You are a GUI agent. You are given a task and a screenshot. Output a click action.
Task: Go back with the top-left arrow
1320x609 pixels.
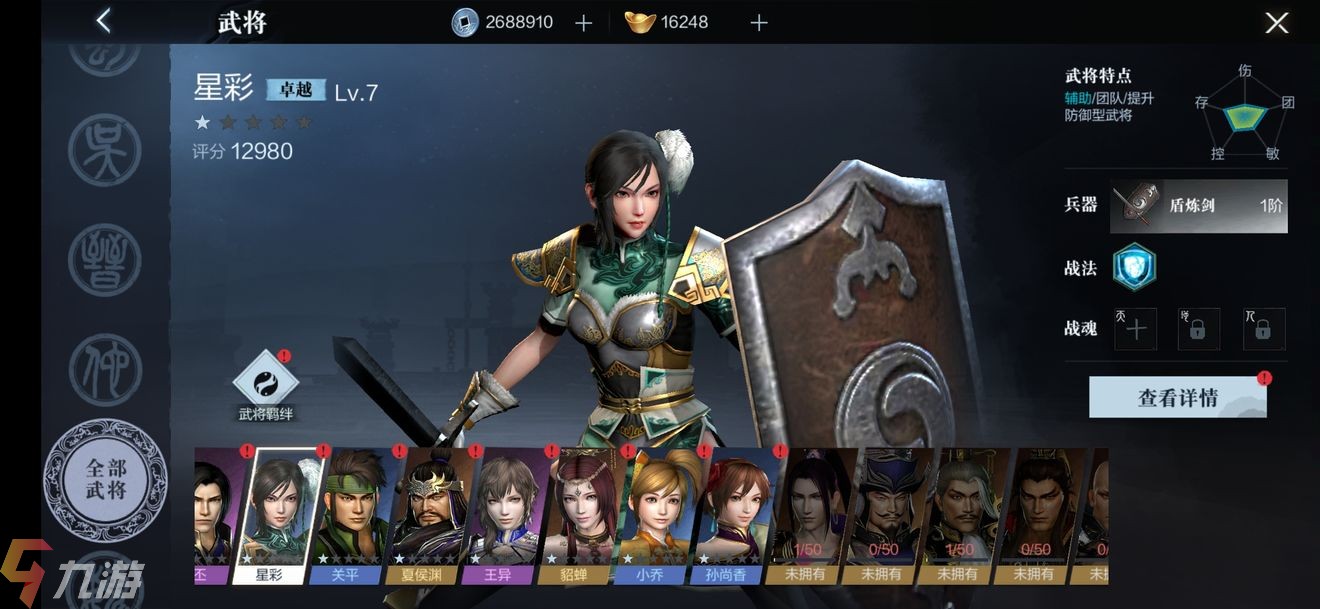coord(103,21)
